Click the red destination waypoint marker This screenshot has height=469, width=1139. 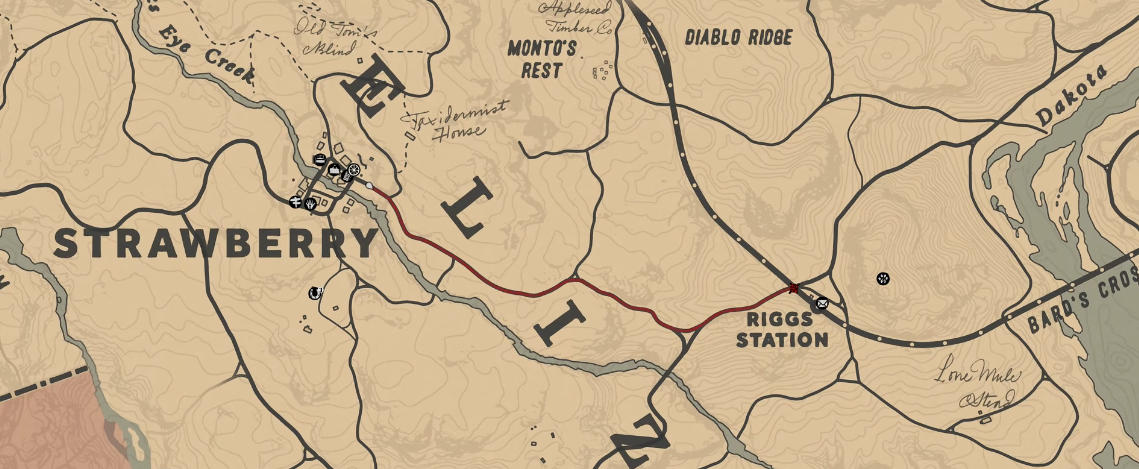pyautogui.click(x=794, y=288)
